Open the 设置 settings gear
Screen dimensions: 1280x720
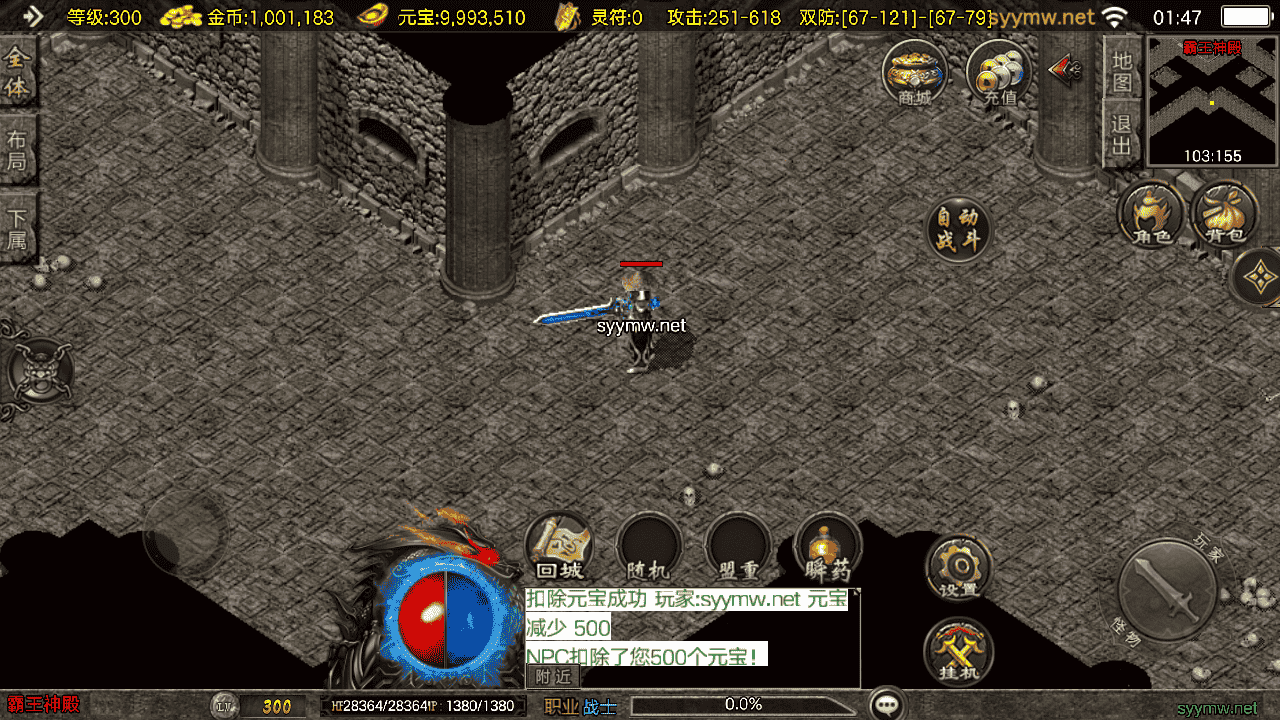[959, 567]
